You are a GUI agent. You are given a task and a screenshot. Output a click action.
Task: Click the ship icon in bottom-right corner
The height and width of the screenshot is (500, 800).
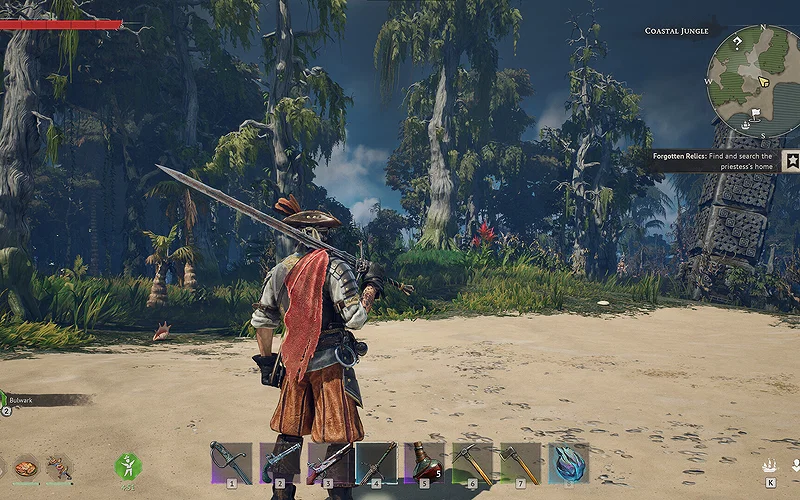tap(770, 466)
